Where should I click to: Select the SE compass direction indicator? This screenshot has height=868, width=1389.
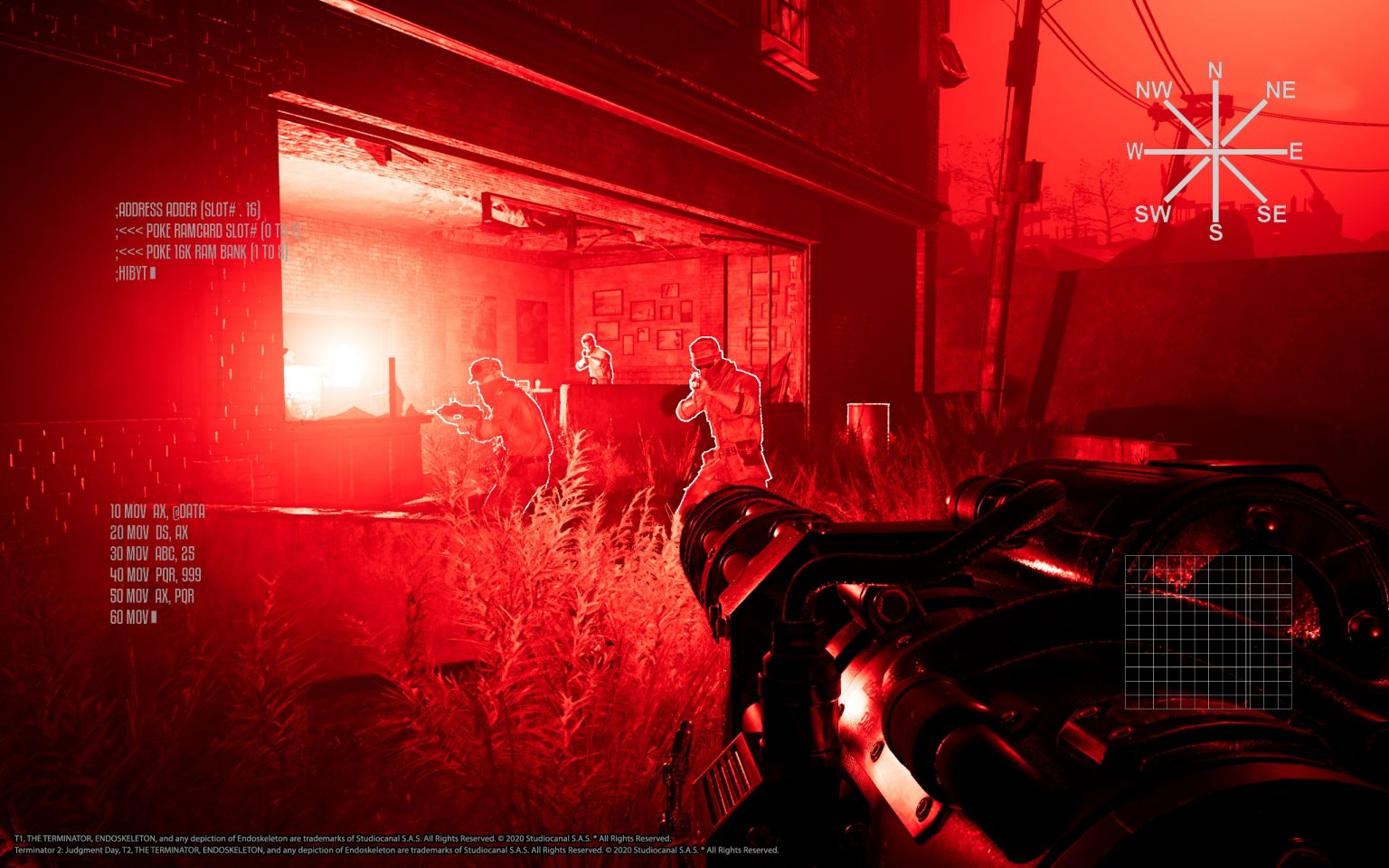[x=1273, y=214]
